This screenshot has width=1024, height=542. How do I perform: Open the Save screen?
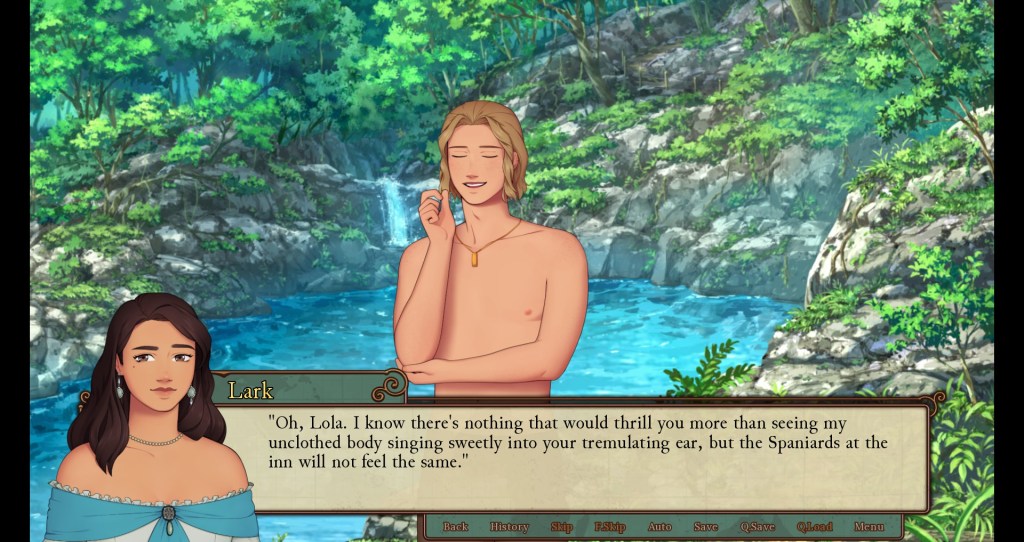coord(705,527)
